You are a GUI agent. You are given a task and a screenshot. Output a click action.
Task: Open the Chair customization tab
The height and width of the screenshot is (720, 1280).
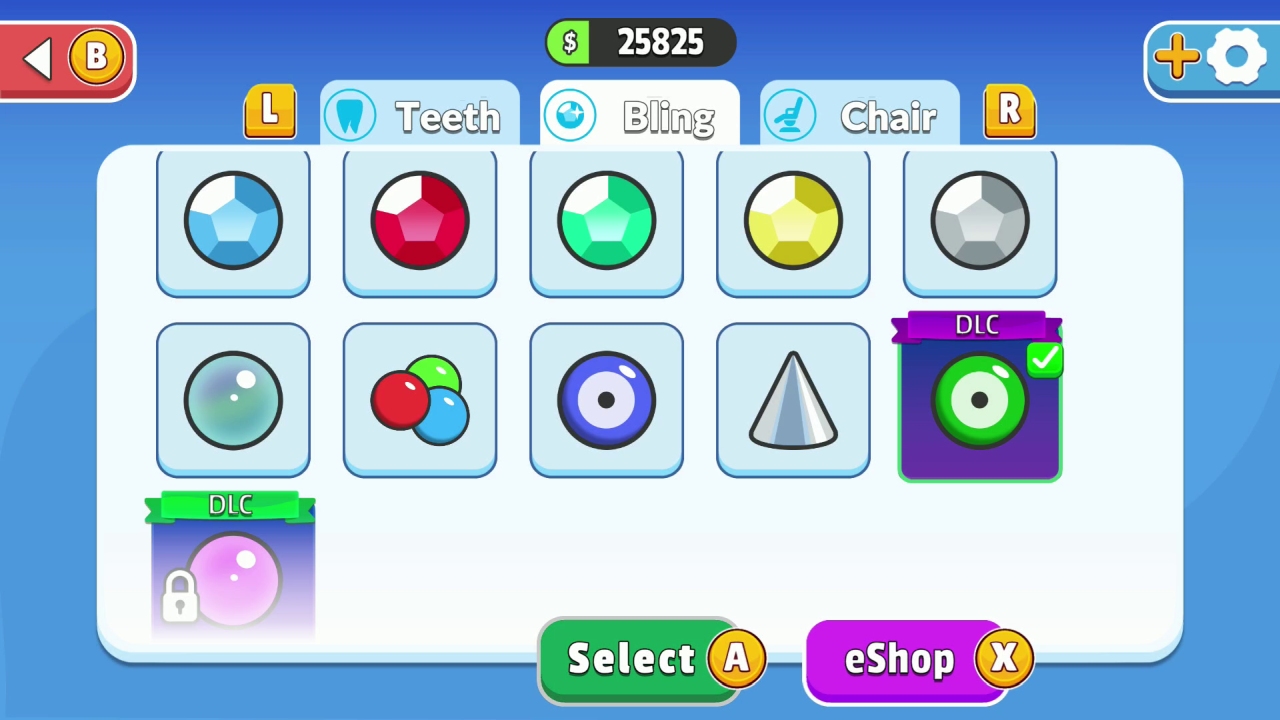coord(860,114)
